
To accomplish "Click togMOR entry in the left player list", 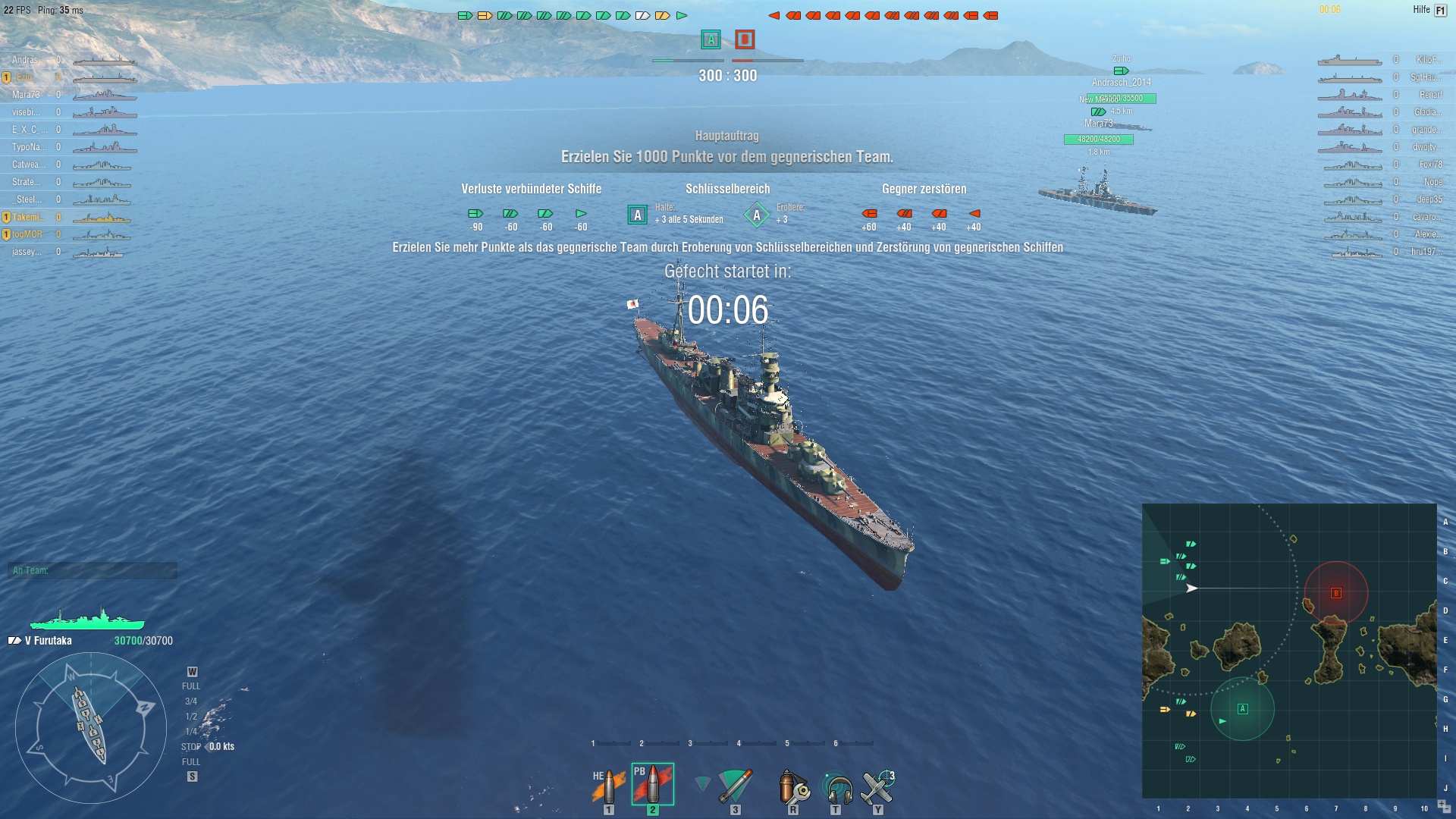I will pos(27,234).
